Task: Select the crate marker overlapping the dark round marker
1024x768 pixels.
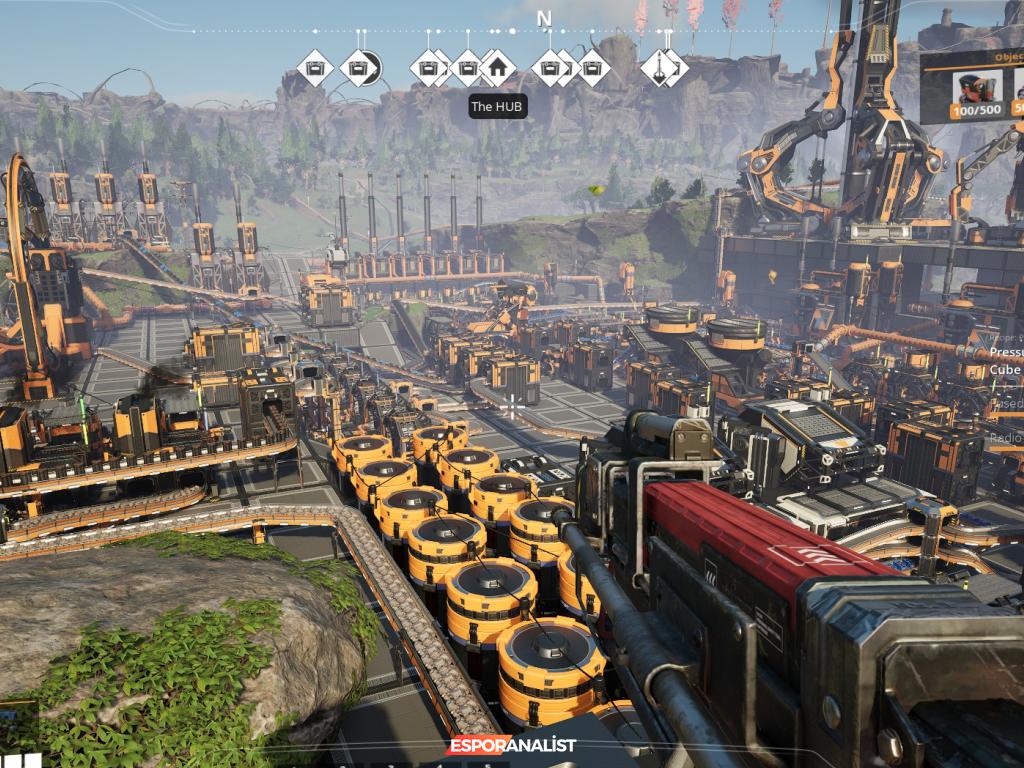Action: coord(357,69)
